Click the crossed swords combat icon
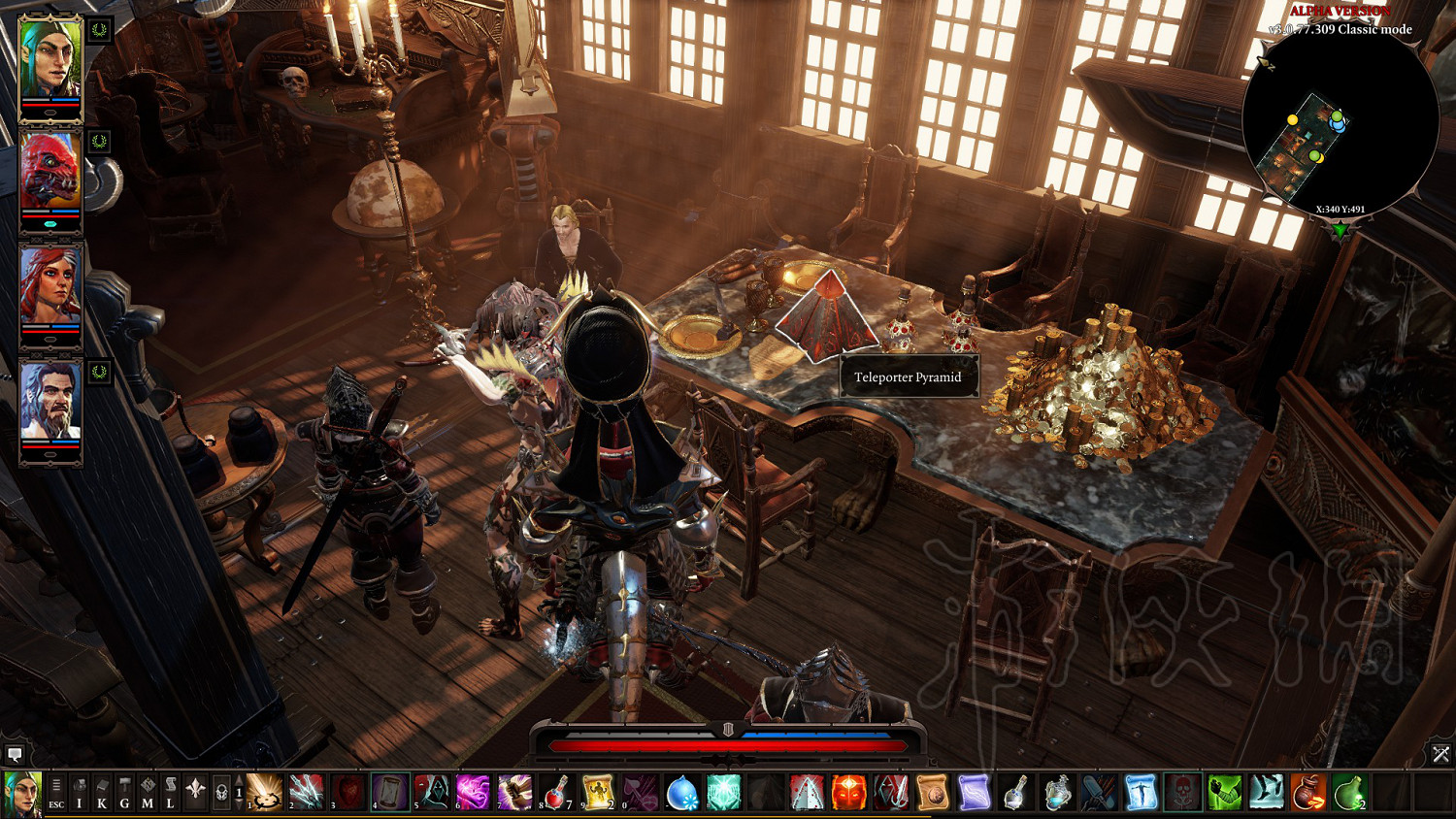The image size is (1456, 819). 1440,753
